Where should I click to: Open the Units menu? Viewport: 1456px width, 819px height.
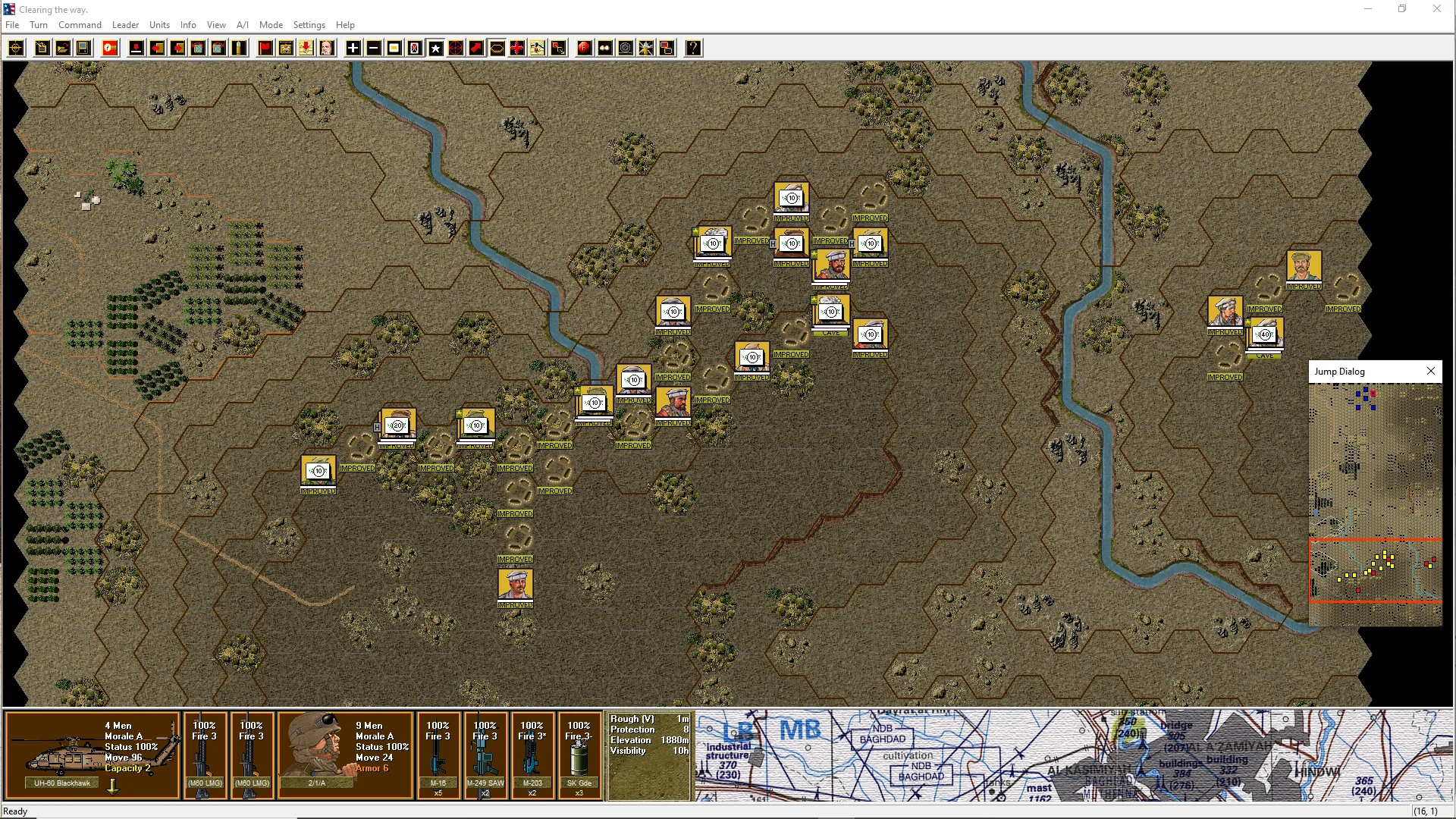159,25
